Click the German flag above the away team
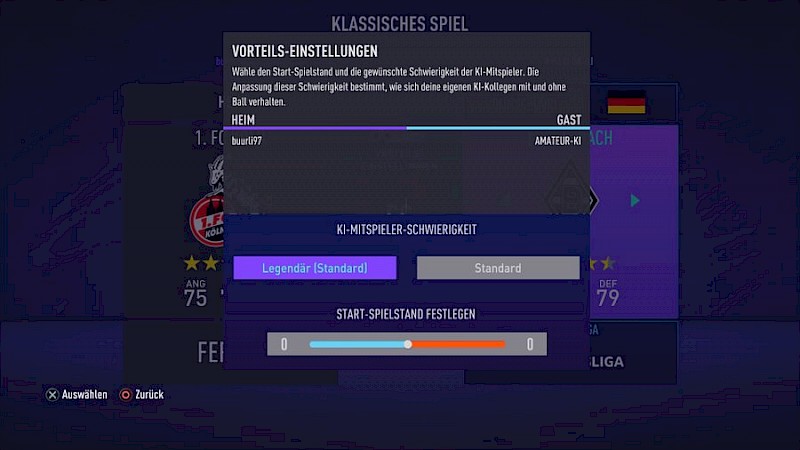The height and width of the screenshot is (450, 800). [626, 102]
